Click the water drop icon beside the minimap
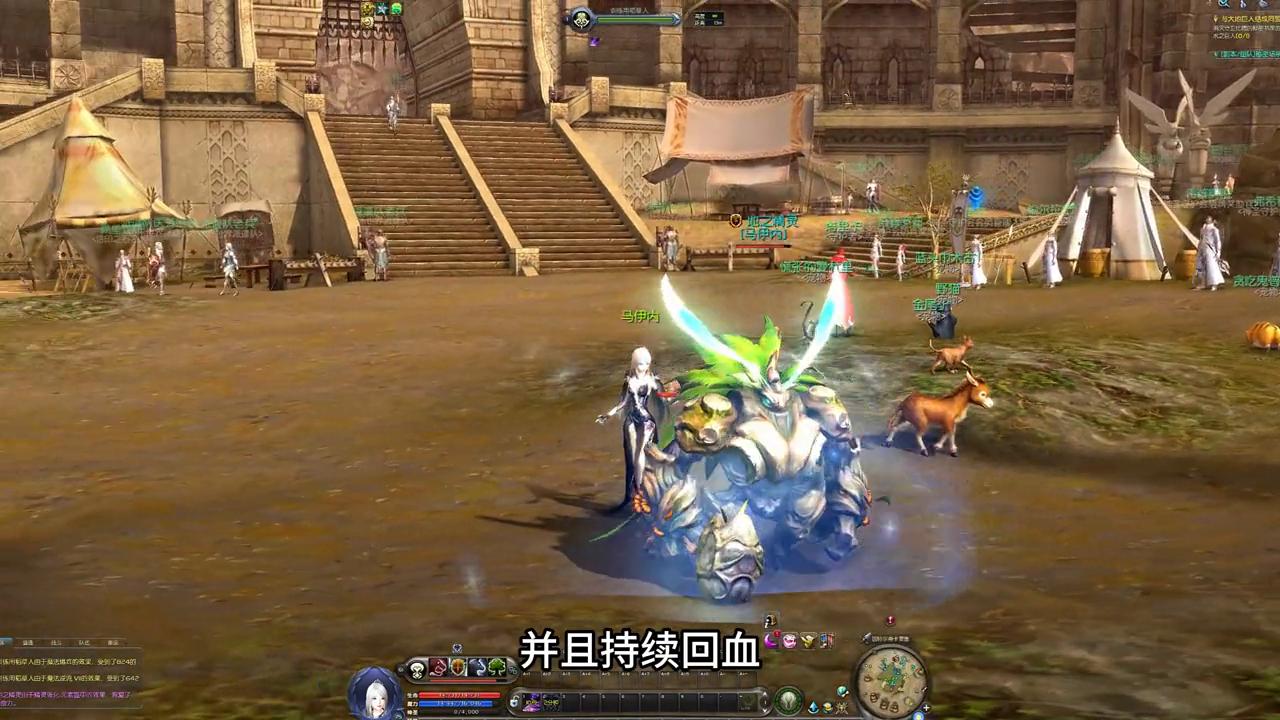The height and width of the screenshot is (720, 1280). coord(813,707)
